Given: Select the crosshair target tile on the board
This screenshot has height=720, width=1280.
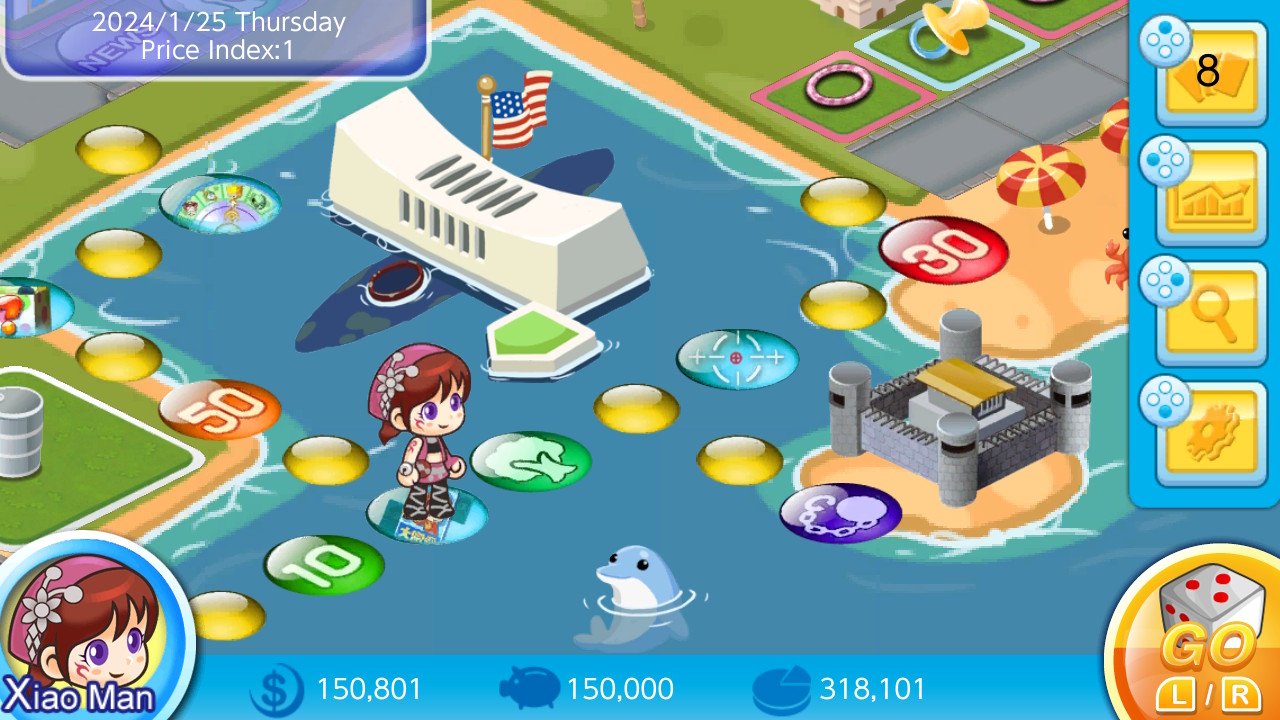Looking at the screenshot, I should [x=737, y=356].
